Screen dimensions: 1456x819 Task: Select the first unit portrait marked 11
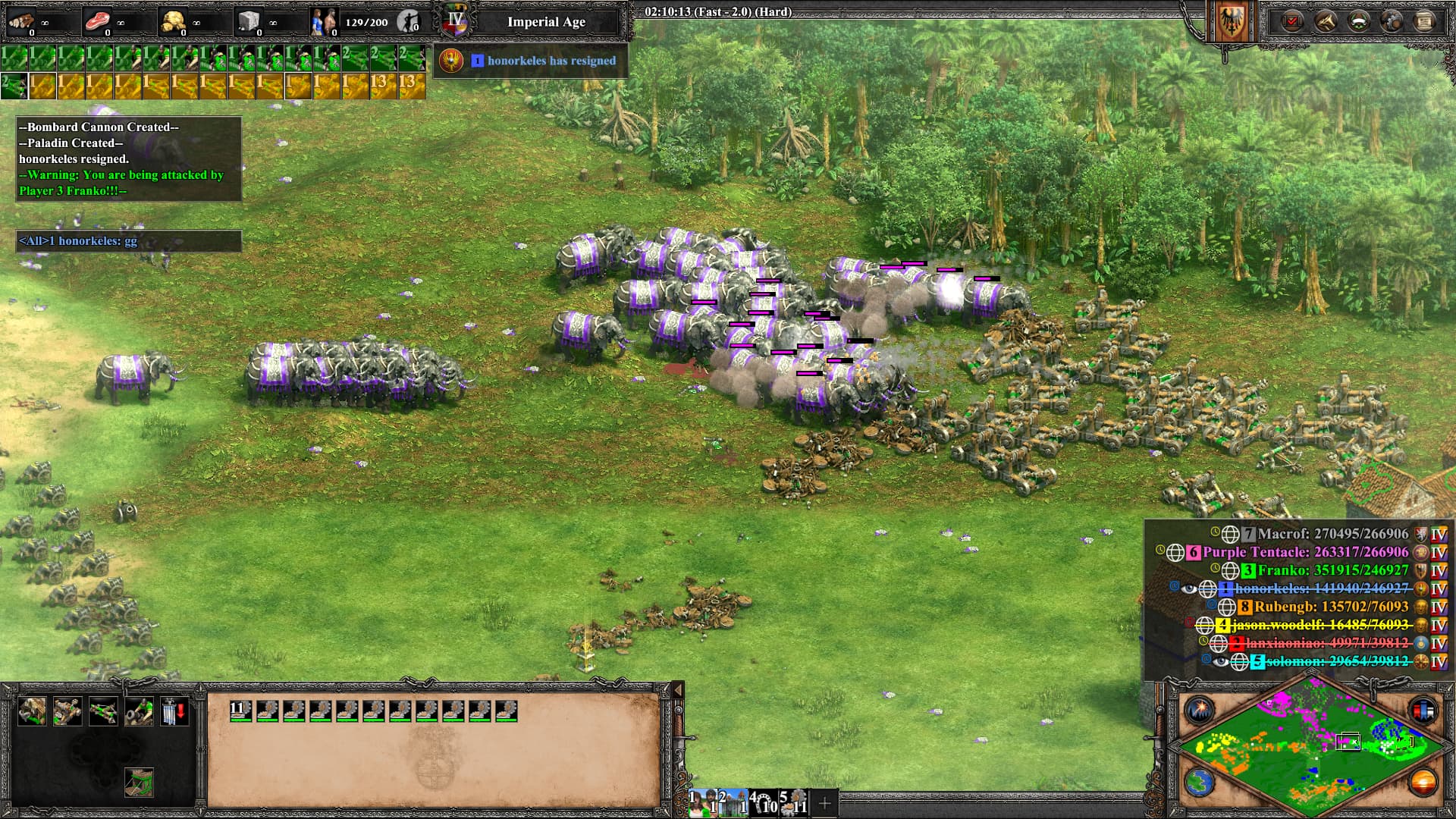pos(241,711)
